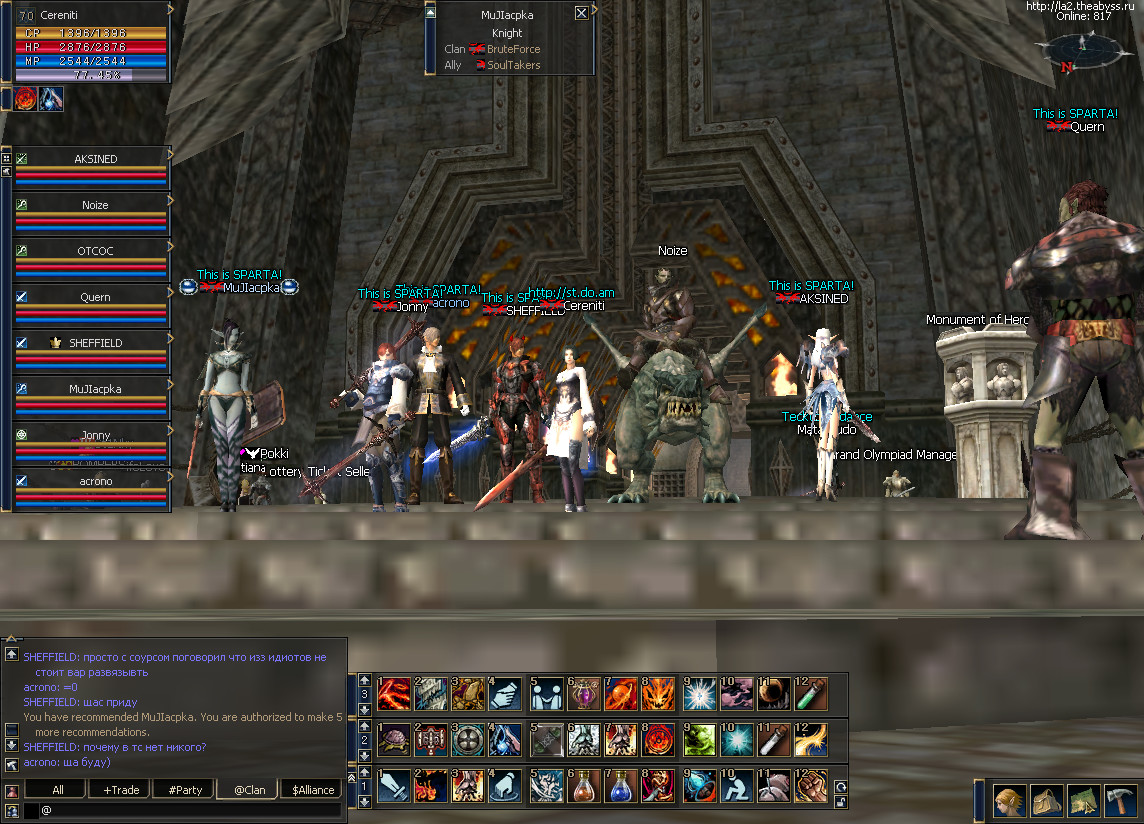Target party leader SHEFFIELD in party list
1144x824 pixels.
(x=95, y=343)
